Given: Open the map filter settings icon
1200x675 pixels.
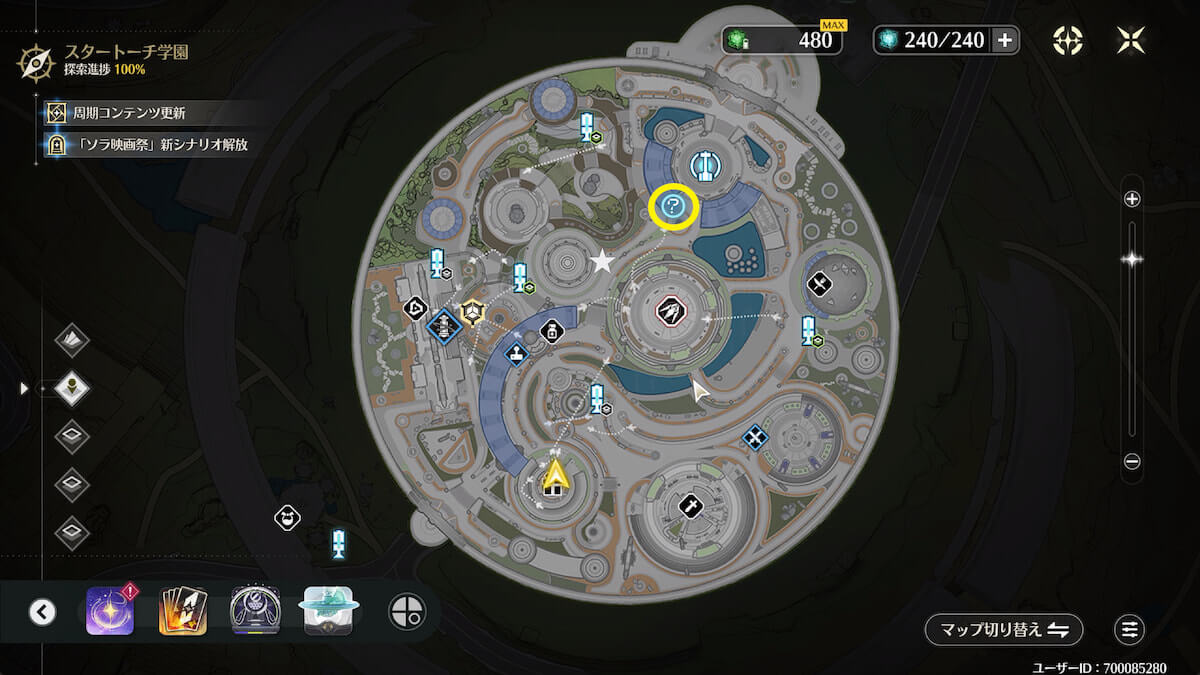Looking at the screenshot, I should (1130, 629).
